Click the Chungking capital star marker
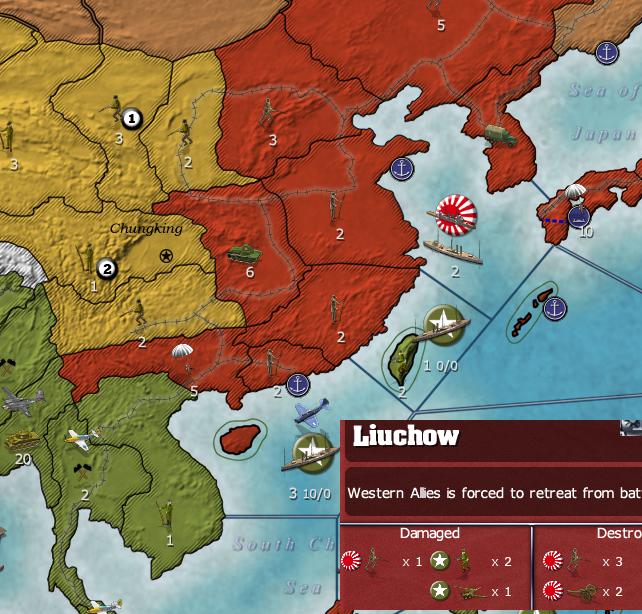 (166, 256)
